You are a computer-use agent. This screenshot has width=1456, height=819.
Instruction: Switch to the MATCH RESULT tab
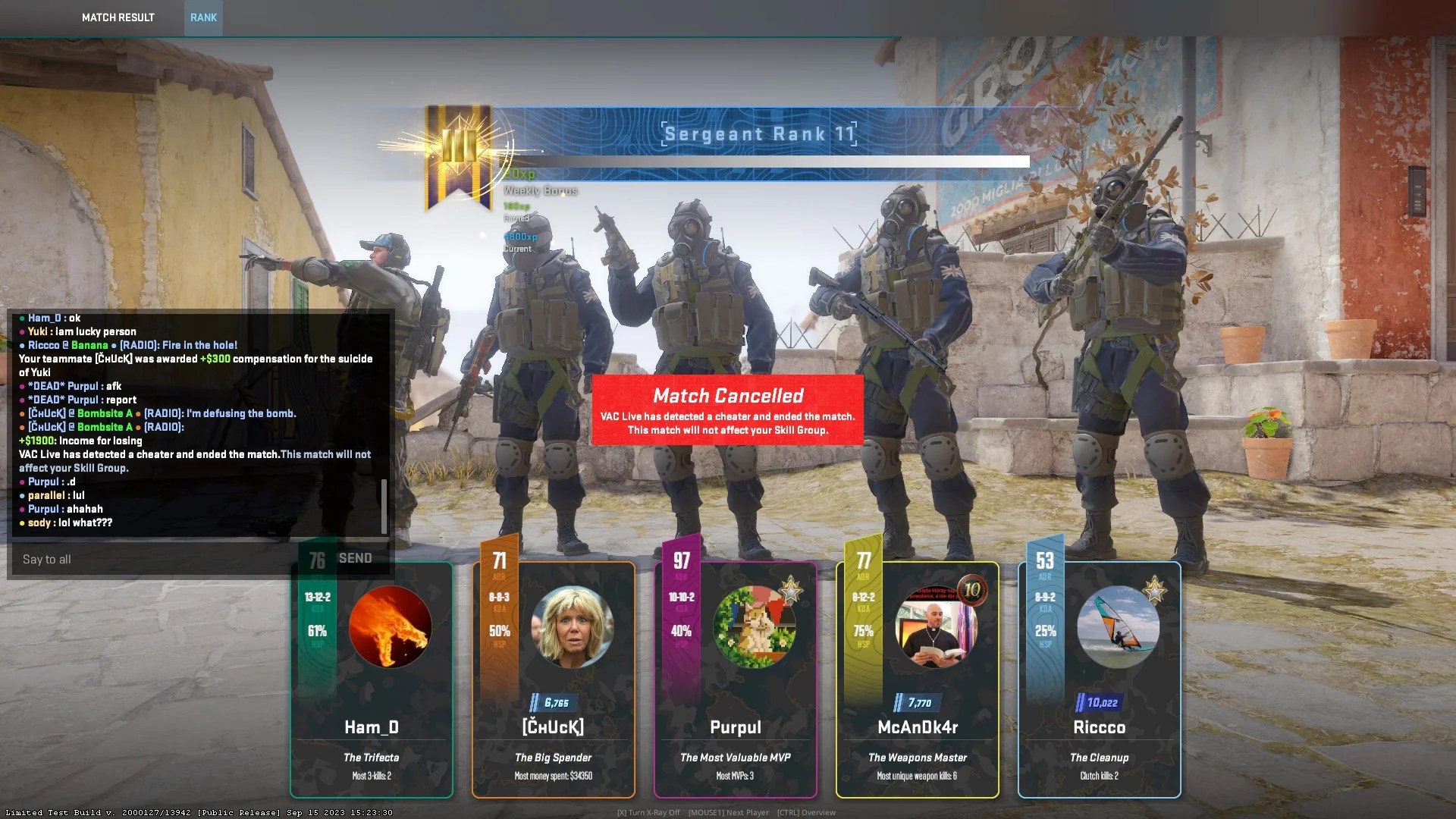[x=118, y=17]
